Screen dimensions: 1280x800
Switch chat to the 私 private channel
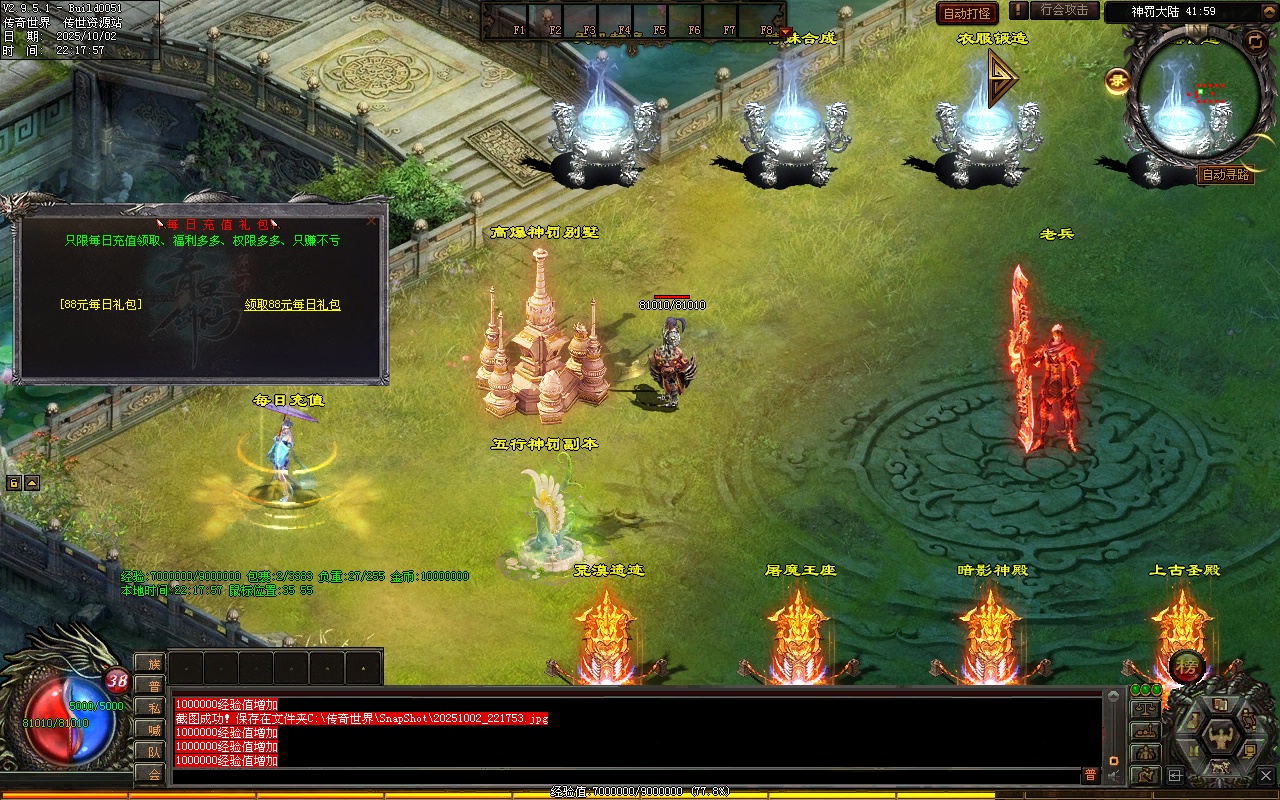pyautogui.click(x=151, y=707)
